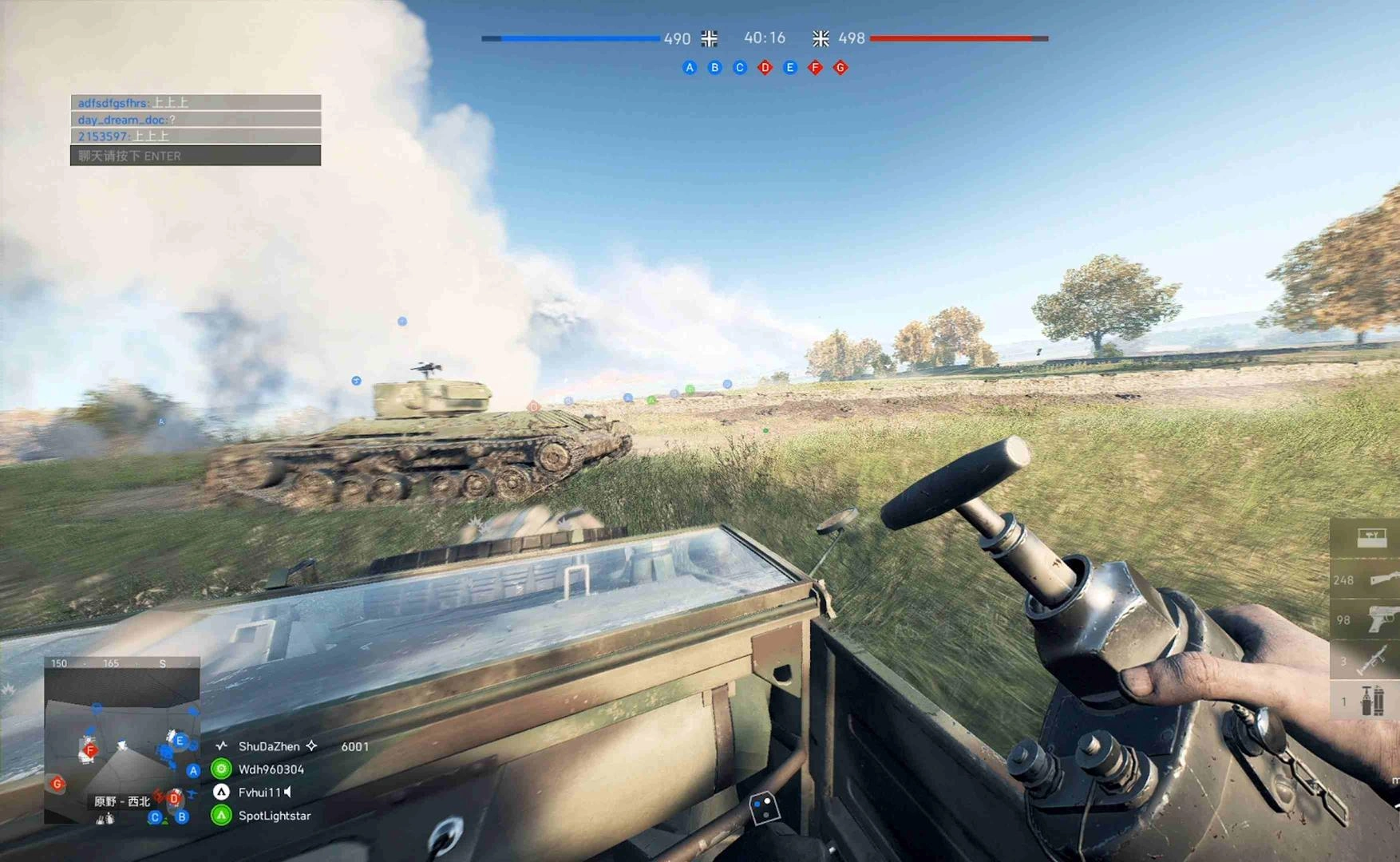Select objective flag A in the top bar
The image size is (1400, 862).
tap(690, 68)
